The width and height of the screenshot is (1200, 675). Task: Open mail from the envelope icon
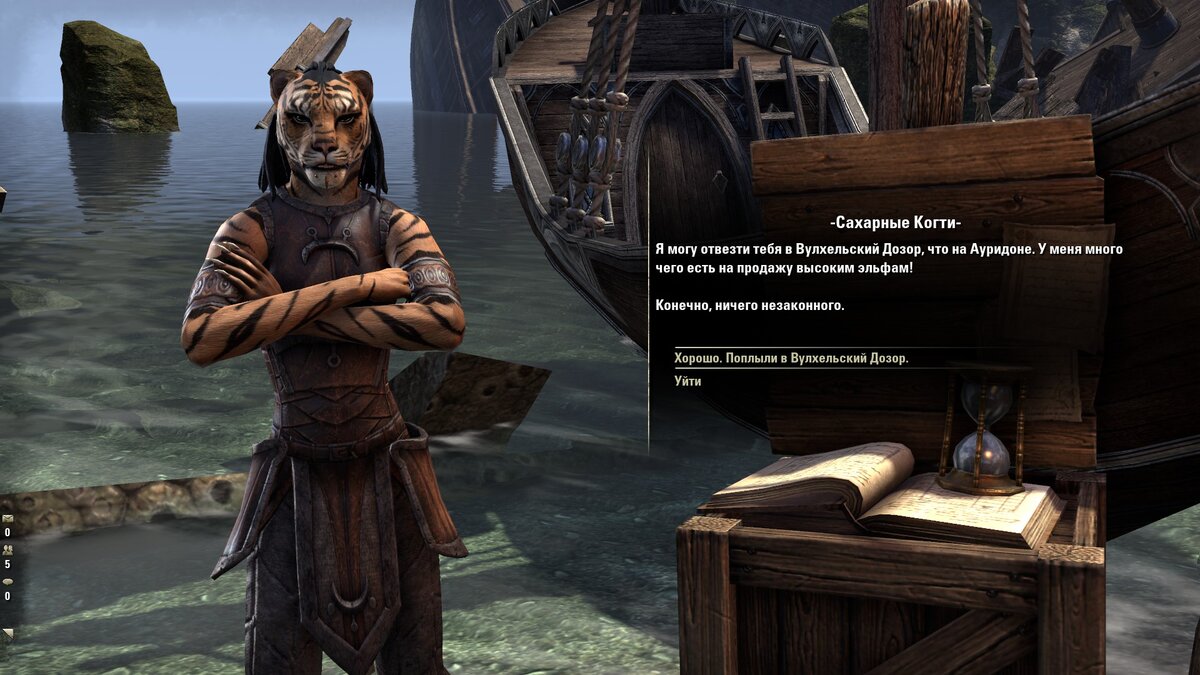[x=8, y=518]
